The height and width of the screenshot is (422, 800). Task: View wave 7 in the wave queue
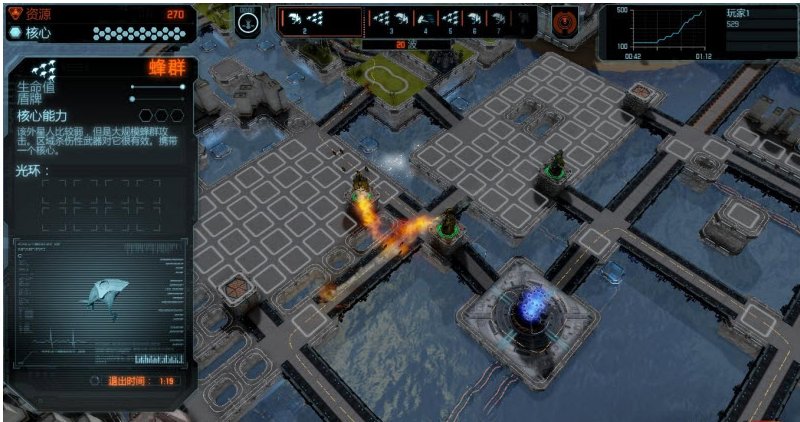[x=498, y=20]
